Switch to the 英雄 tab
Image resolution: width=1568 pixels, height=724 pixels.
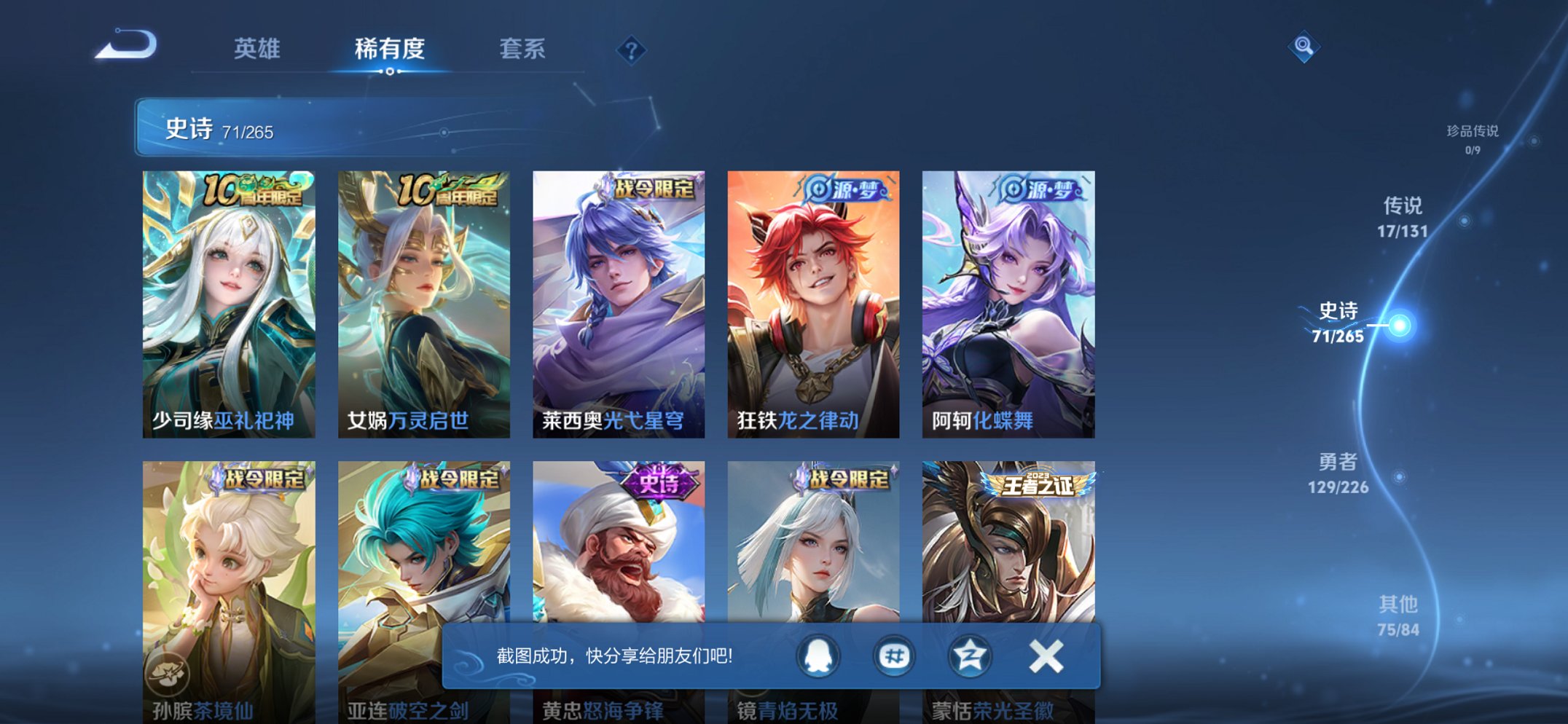[259, 50]
